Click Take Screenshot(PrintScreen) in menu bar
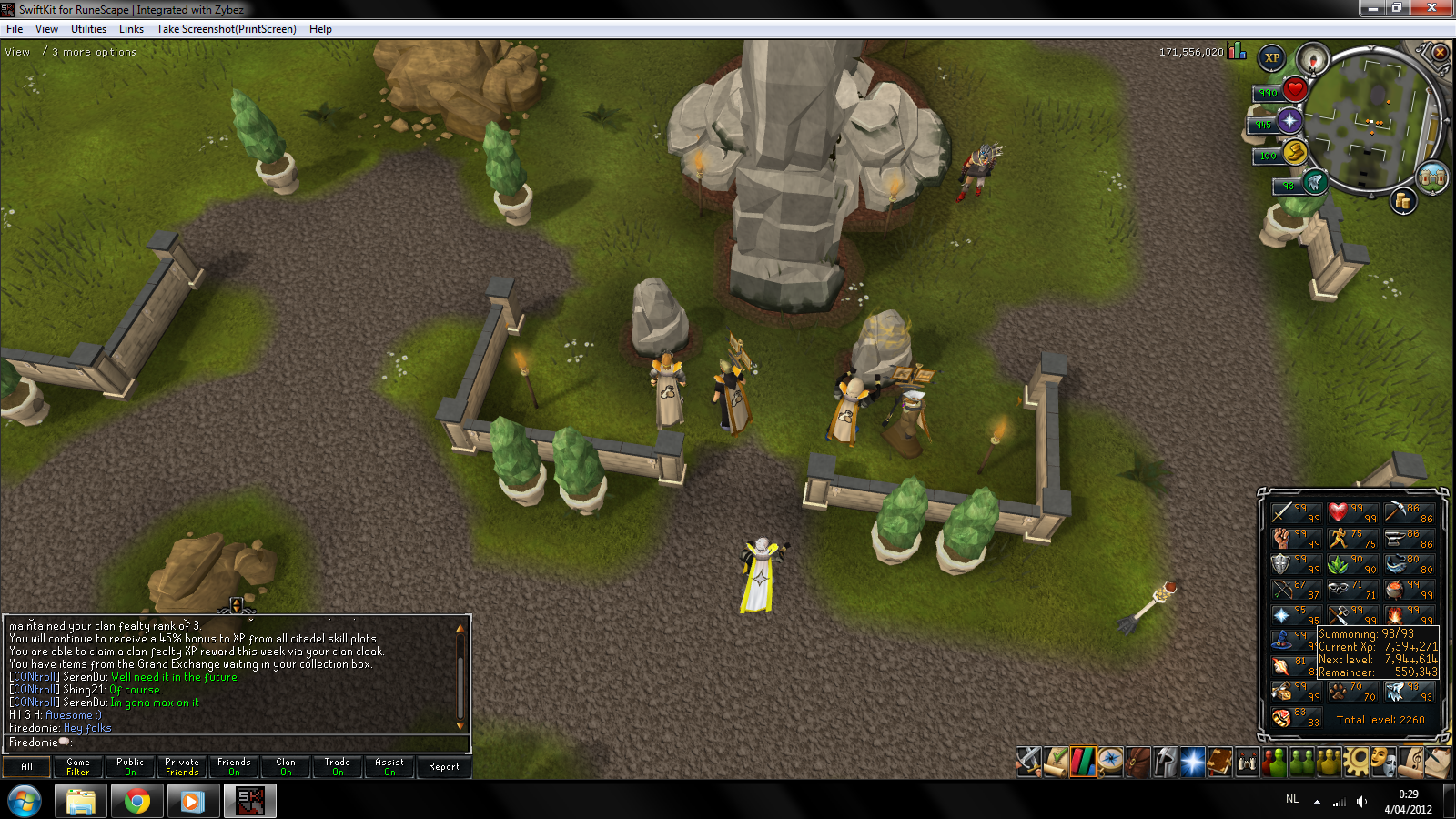Viewport: 1456px width, 819px height. (x=226, y=29)
